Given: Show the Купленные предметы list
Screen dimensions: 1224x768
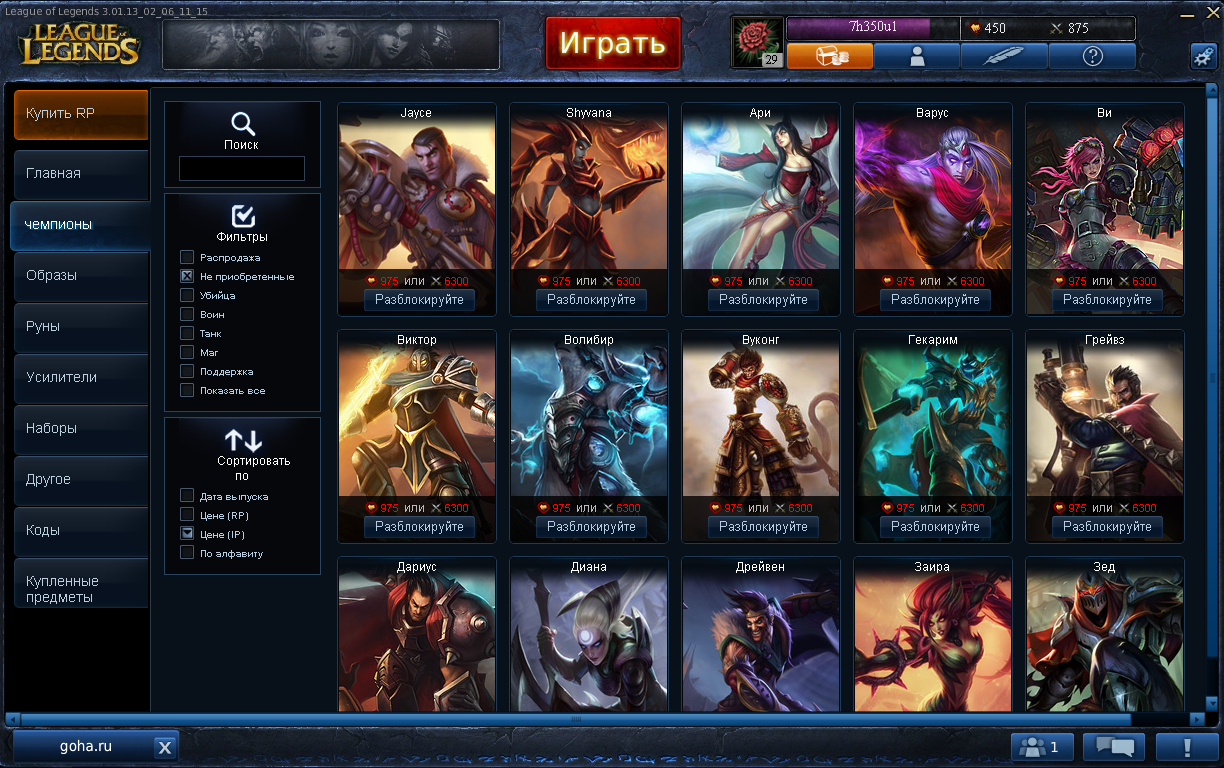Looking at the screenshot, I should pyautogui.click(x=80, y=588).
